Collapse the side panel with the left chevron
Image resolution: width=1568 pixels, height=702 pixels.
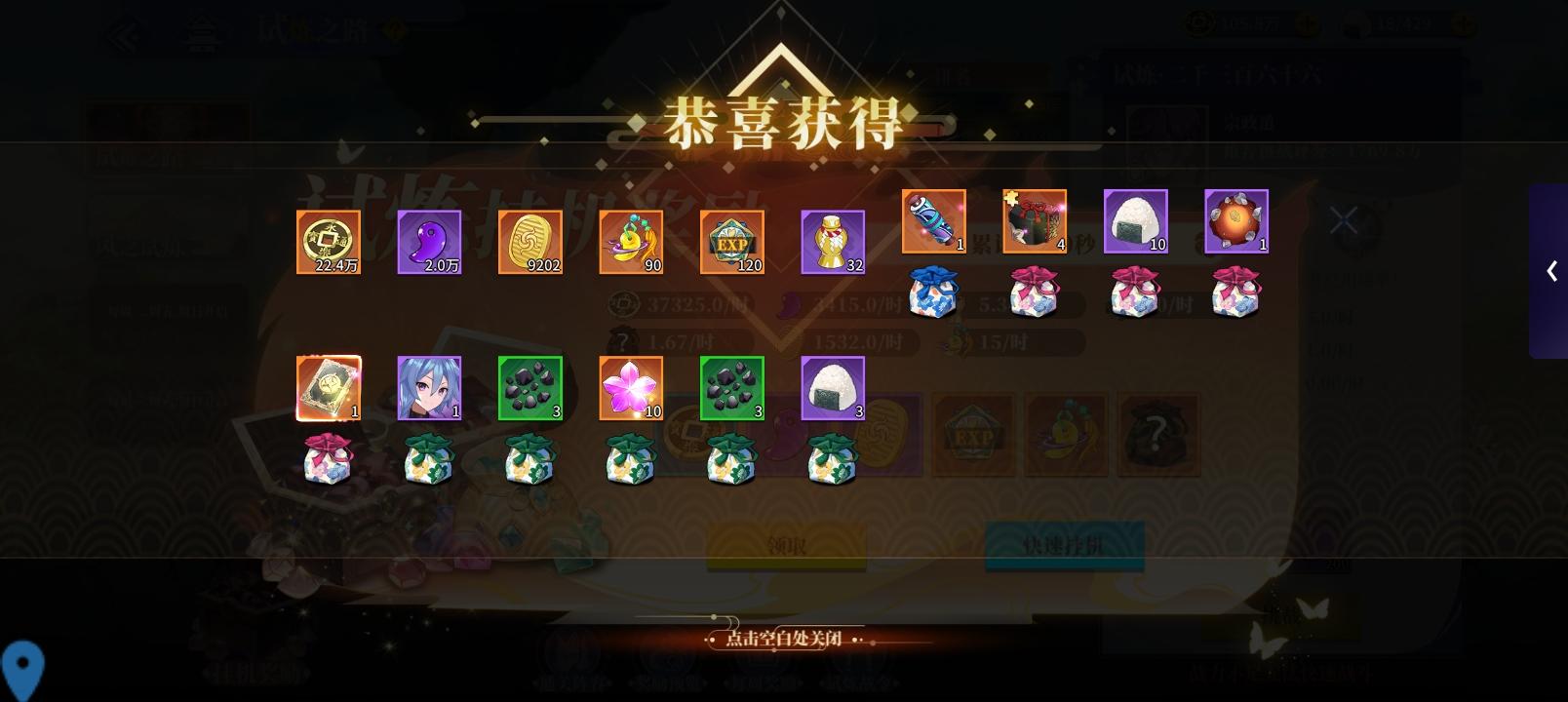[1550, 273]
